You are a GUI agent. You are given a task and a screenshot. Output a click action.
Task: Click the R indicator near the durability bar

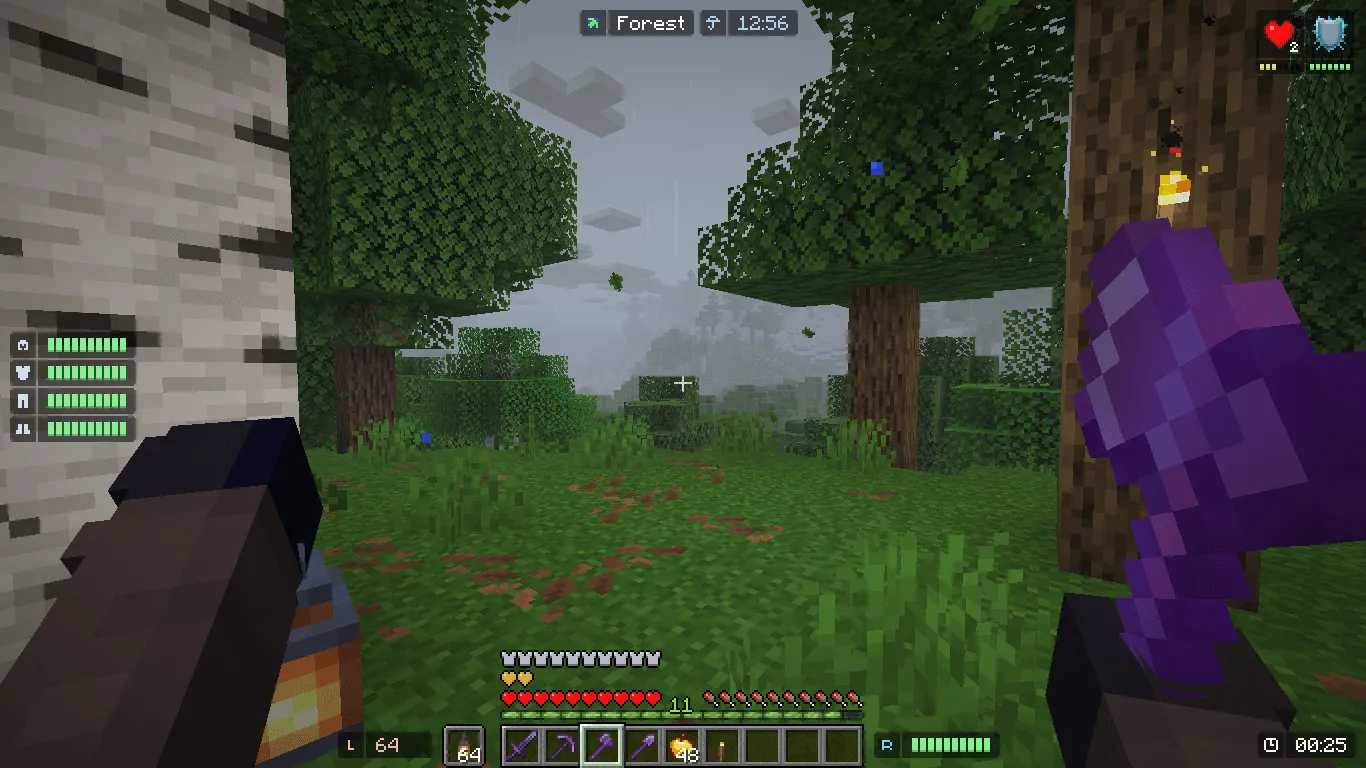pyautogui.click(x=887, y=745)
